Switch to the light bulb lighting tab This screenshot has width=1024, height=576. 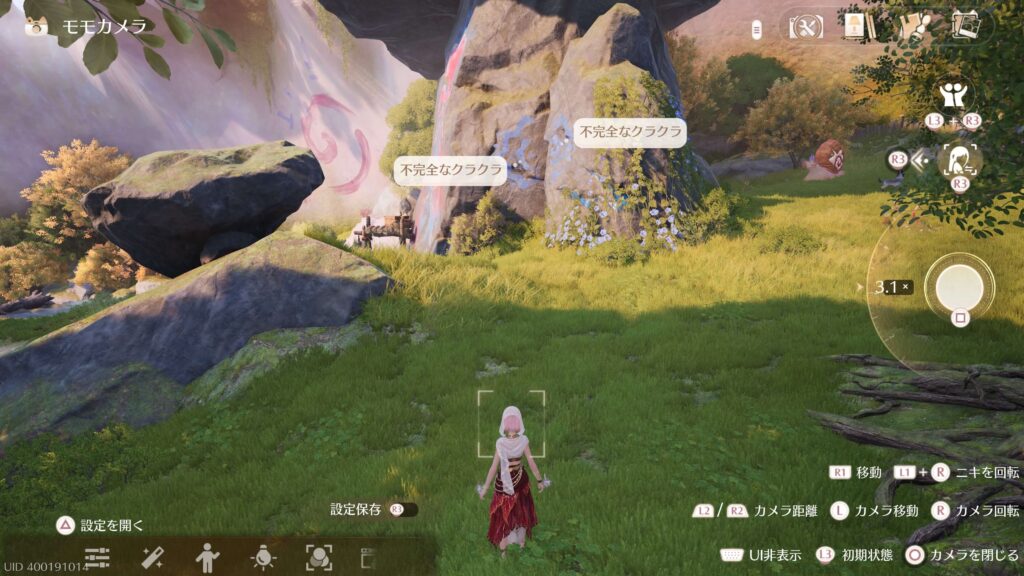click(x=263, y=556)
